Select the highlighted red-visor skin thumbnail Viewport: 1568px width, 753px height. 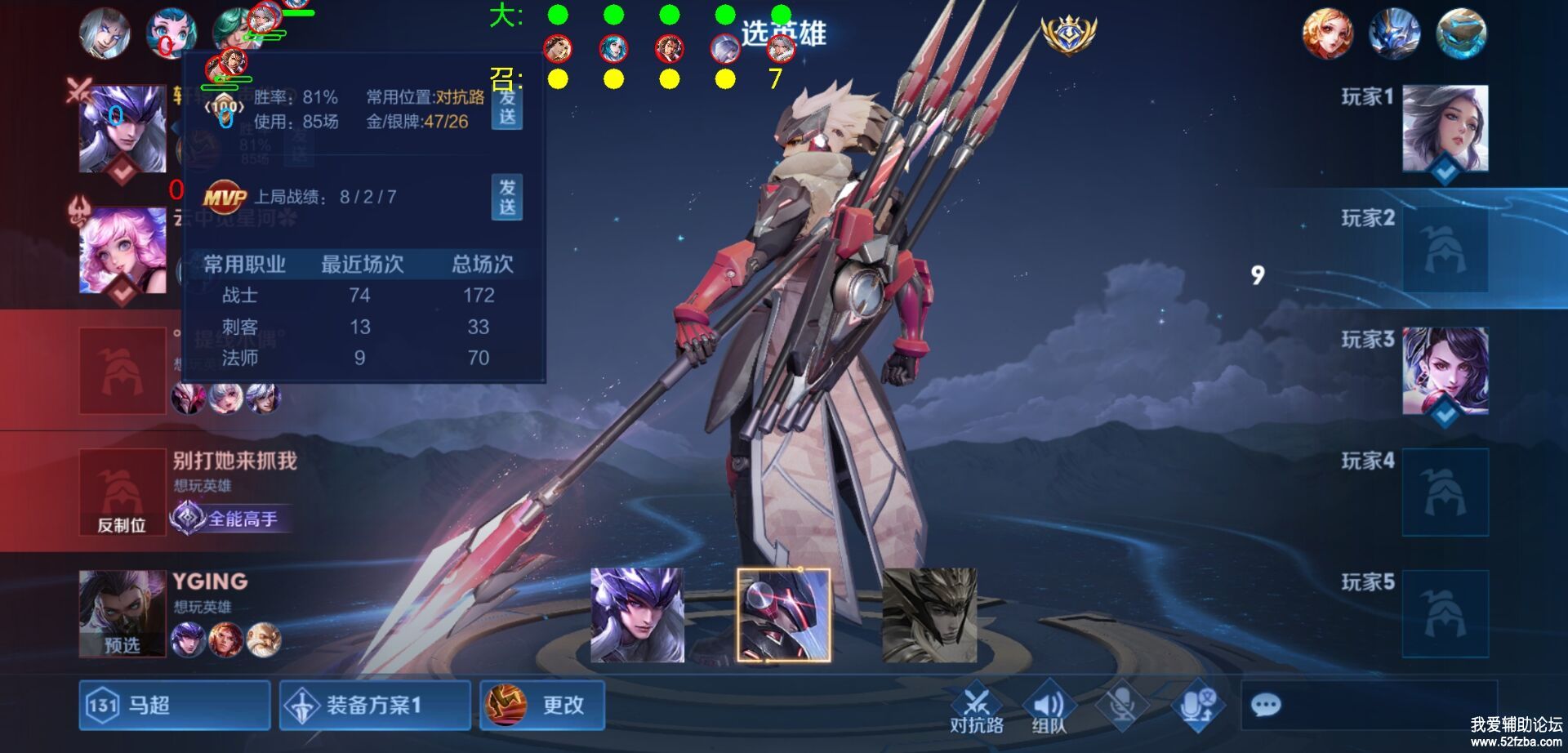(783, 615)
